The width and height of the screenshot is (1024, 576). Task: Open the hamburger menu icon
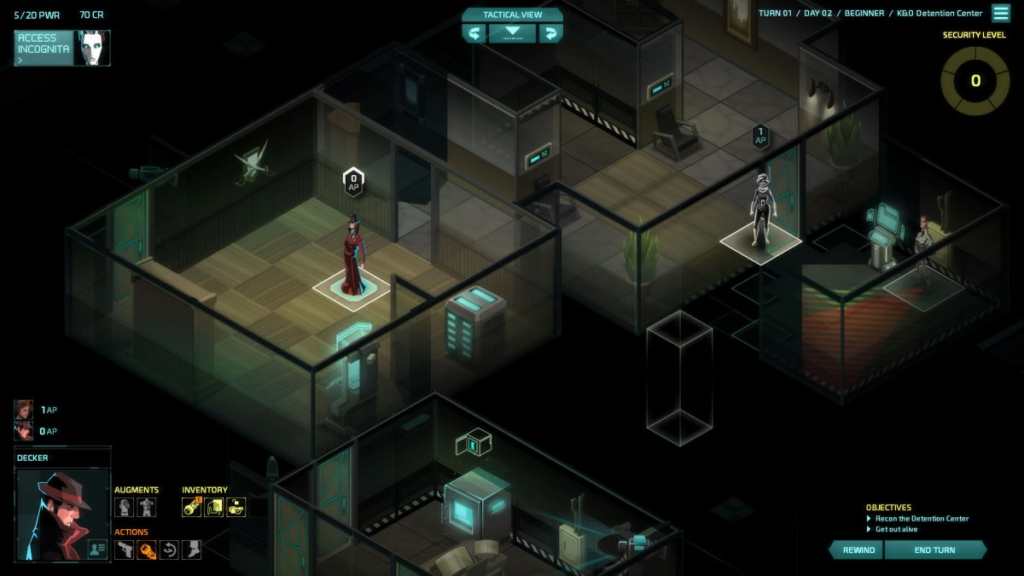pos(1000,13)
